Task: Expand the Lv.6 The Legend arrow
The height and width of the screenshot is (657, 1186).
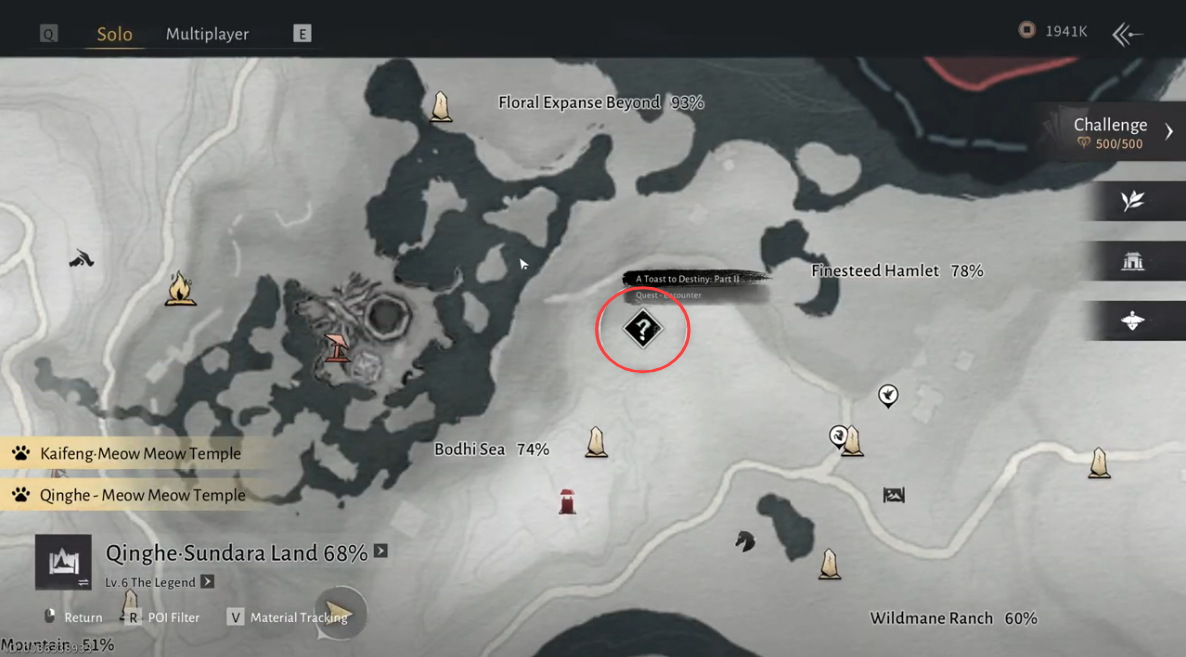Action: click(207, 582)
